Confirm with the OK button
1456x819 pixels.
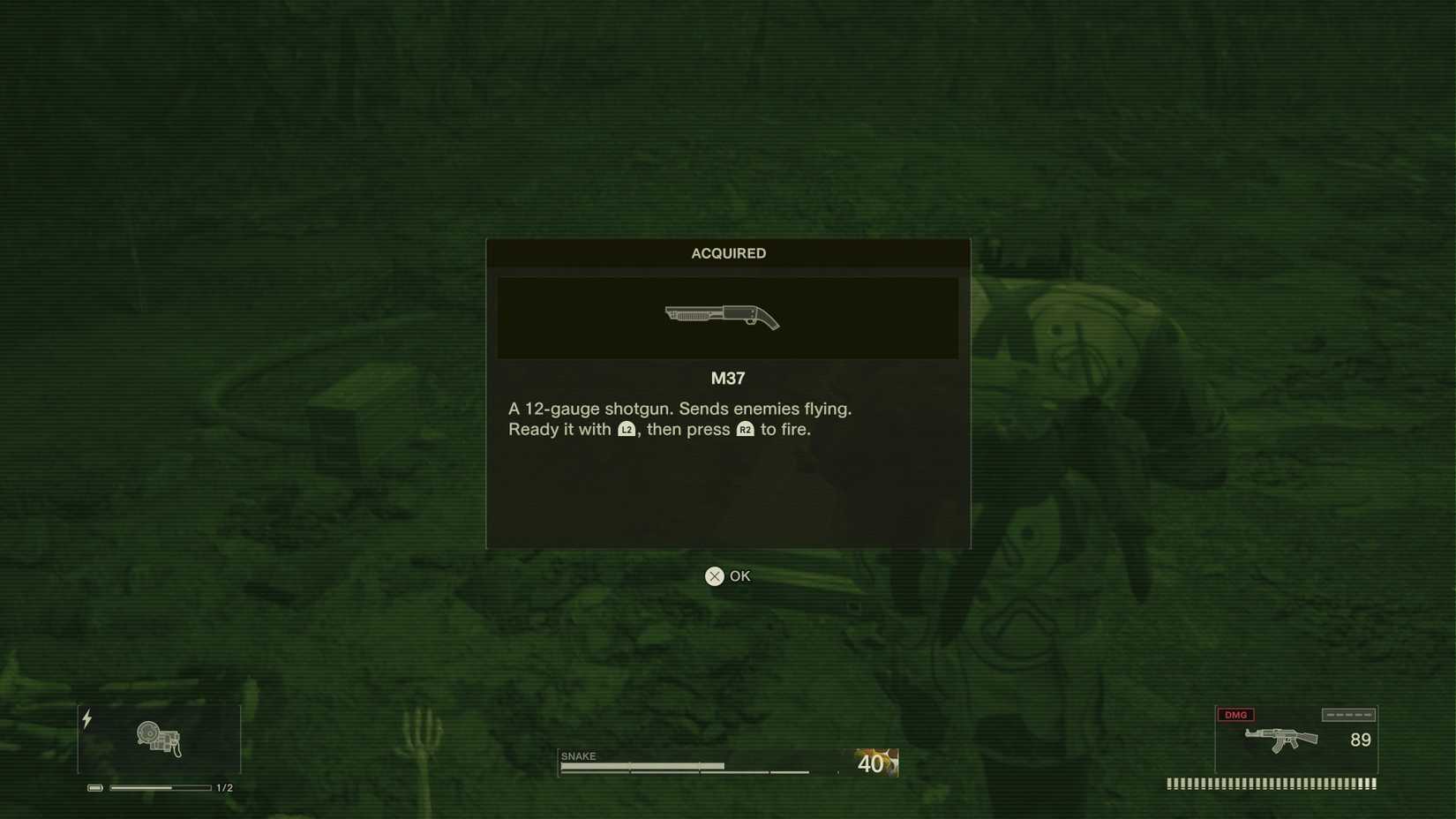pos(727,575)
